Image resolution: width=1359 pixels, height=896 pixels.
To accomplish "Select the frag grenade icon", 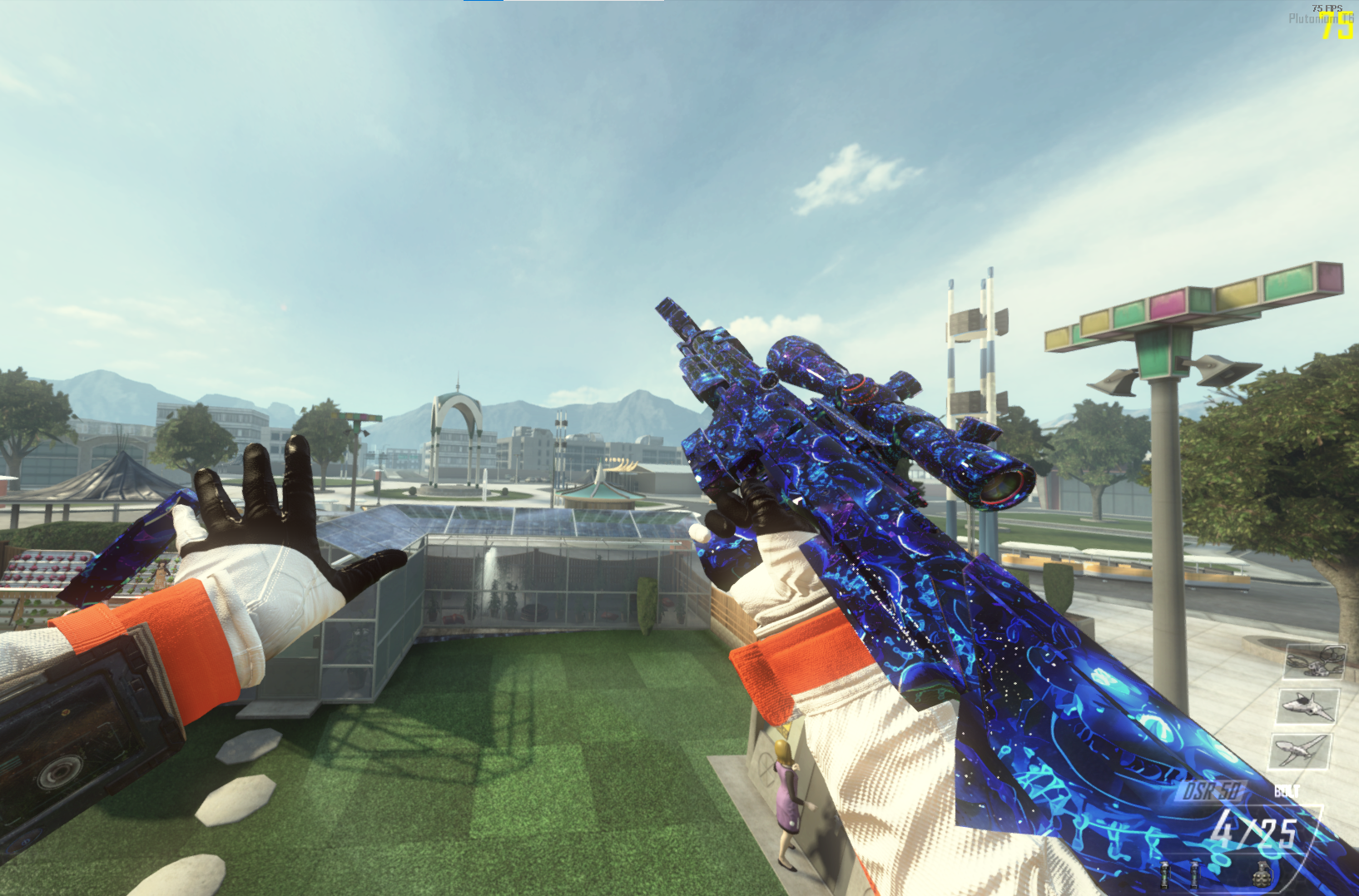I will coord(1264,875).
